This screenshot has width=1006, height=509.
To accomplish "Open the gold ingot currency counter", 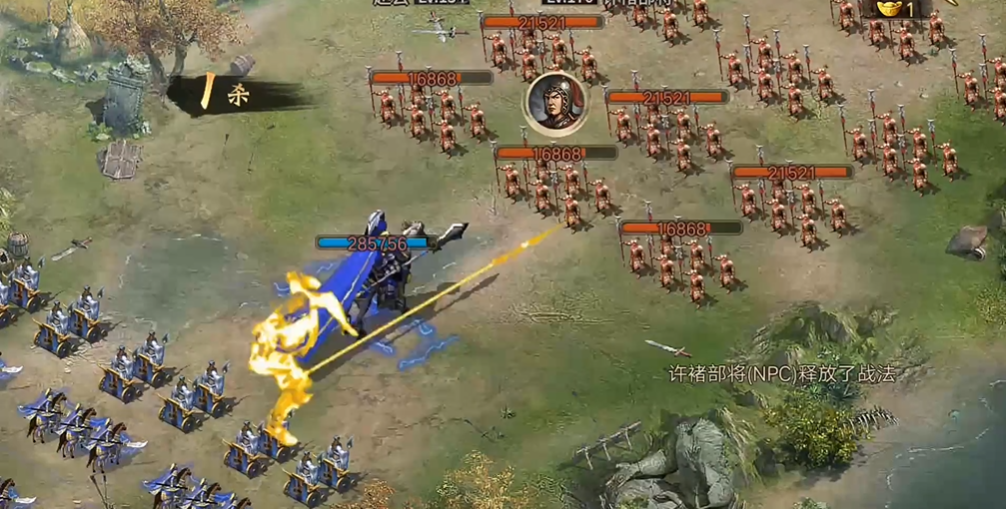I will pyautogui.click(x=895, y=9).
